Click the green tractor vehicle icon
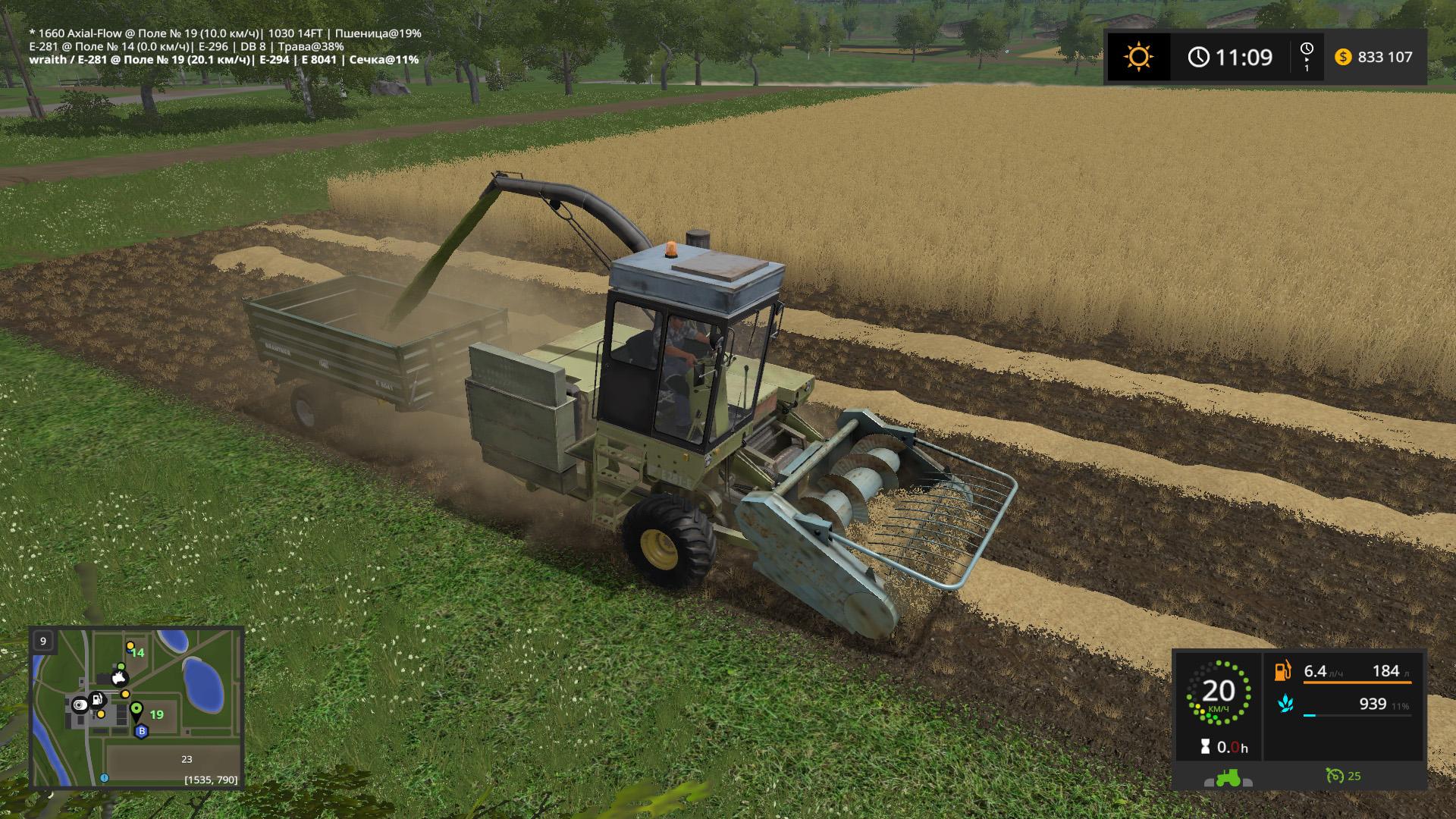Screen dimensions: 1456x819 1228,778
